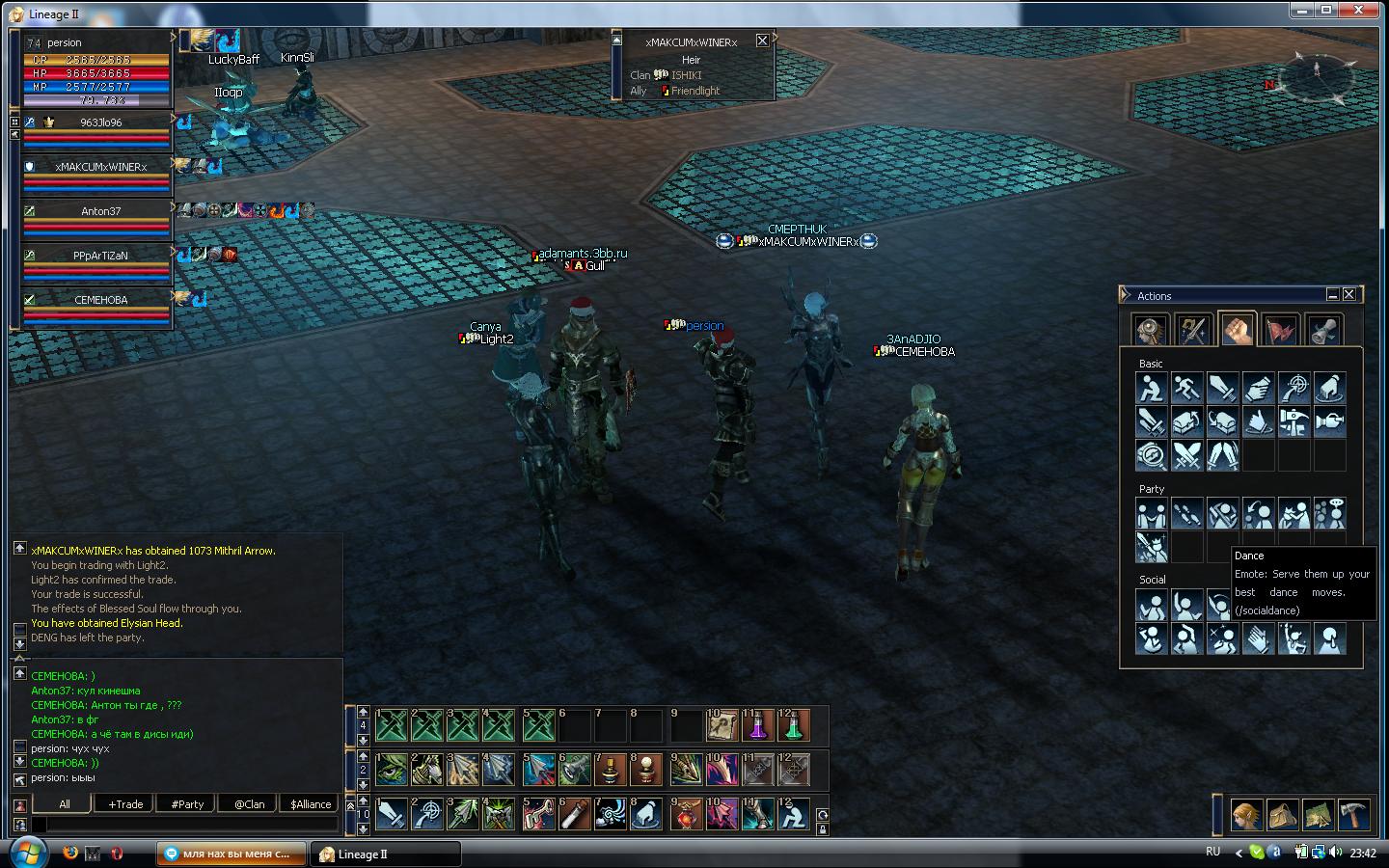Show the @Clan chat tab
This screenshot has height=868, width=1389.
point(249,804)
